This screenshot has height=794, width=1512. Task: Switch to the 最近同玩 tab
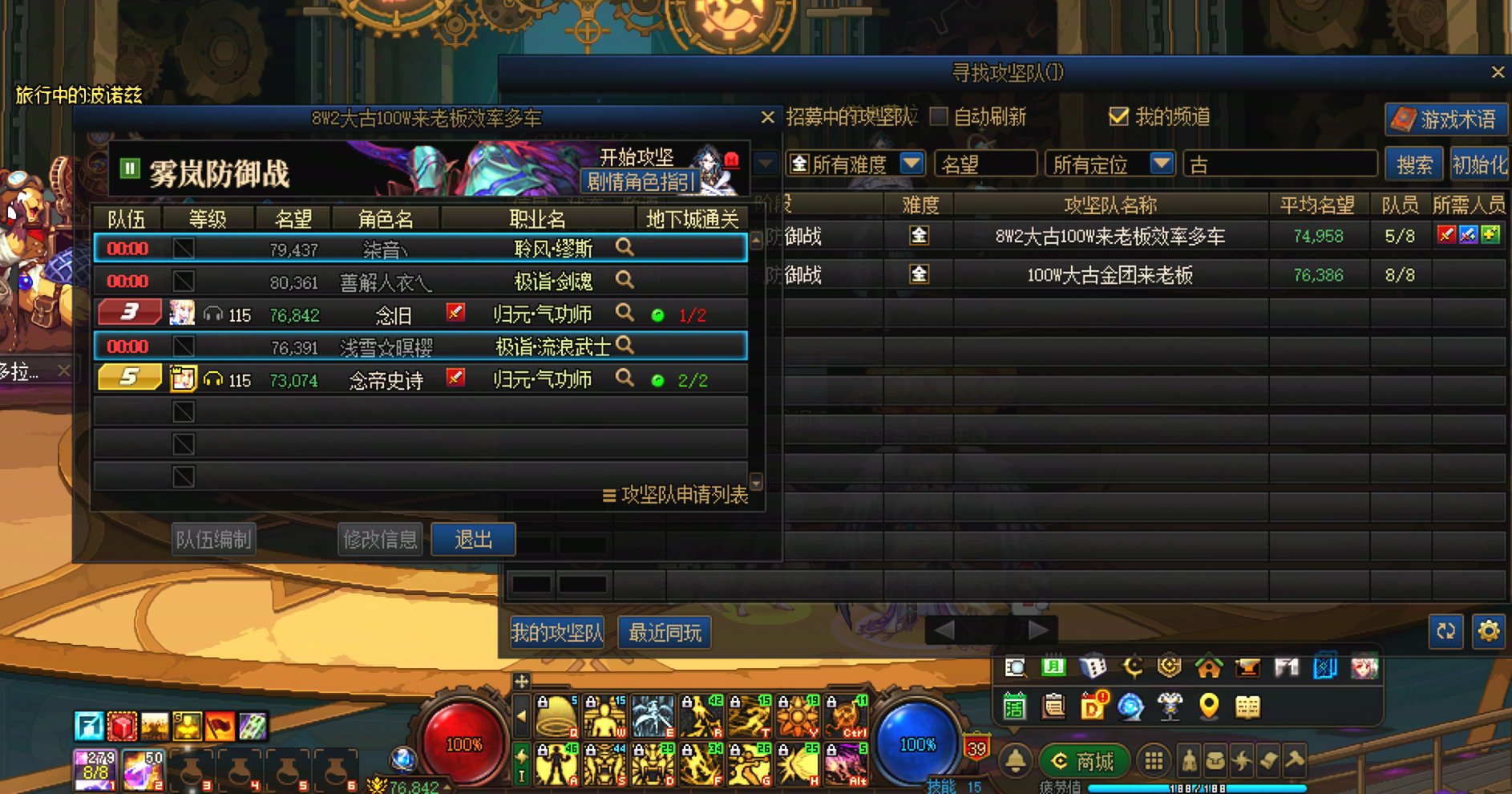(666, 632)
